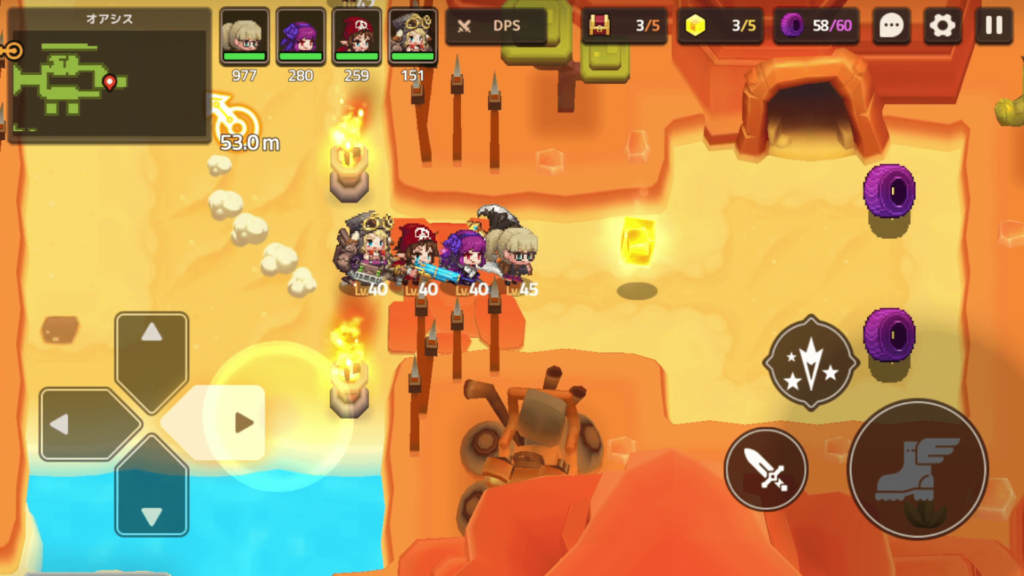1024x576 pixels.
Task: Activate the star burst chain skill
Action: [810, 362]
